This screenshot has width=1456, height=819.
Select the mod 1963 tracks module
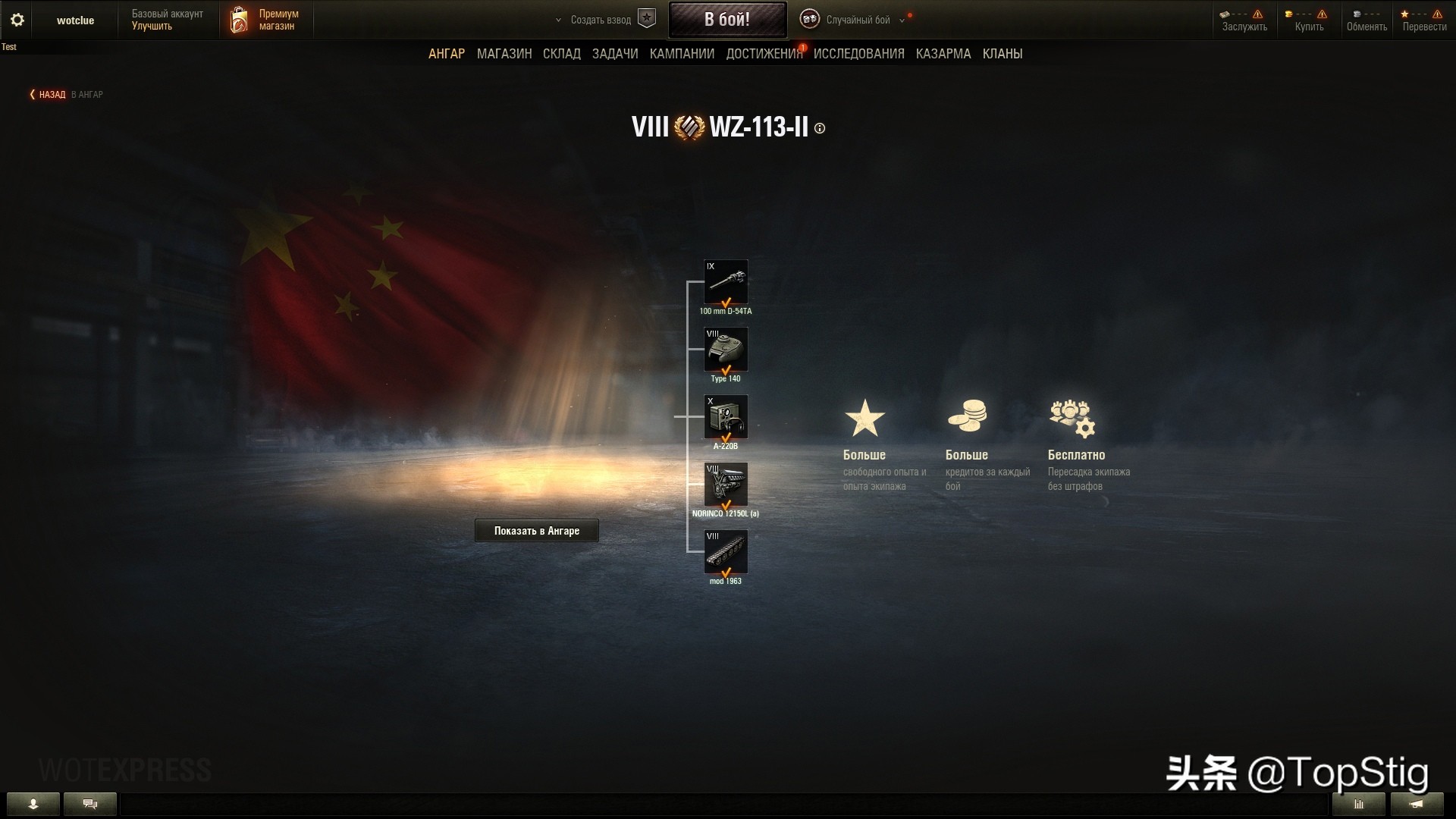pos(726,552)
